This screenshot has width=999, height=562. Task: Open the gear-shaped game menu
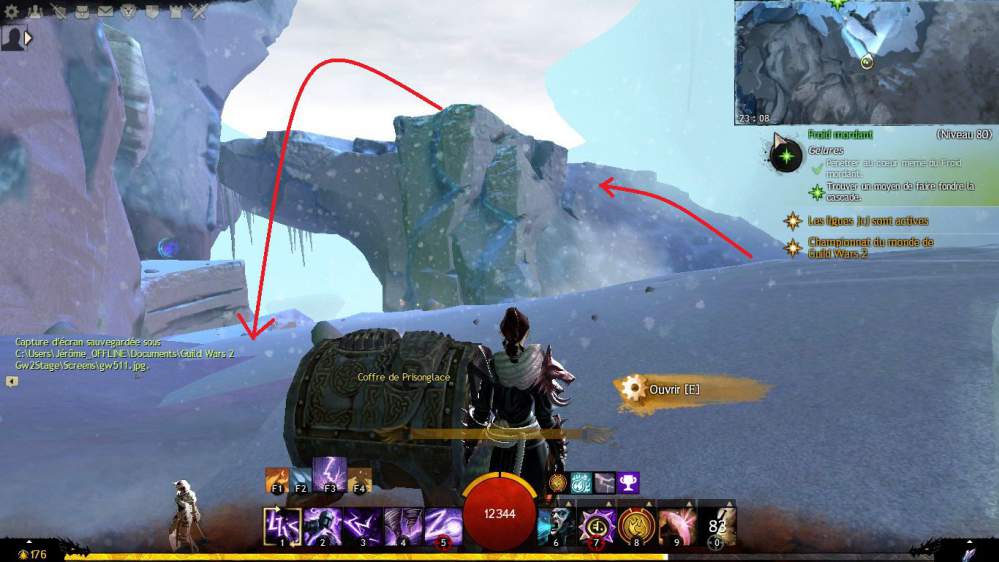[10, 12]
